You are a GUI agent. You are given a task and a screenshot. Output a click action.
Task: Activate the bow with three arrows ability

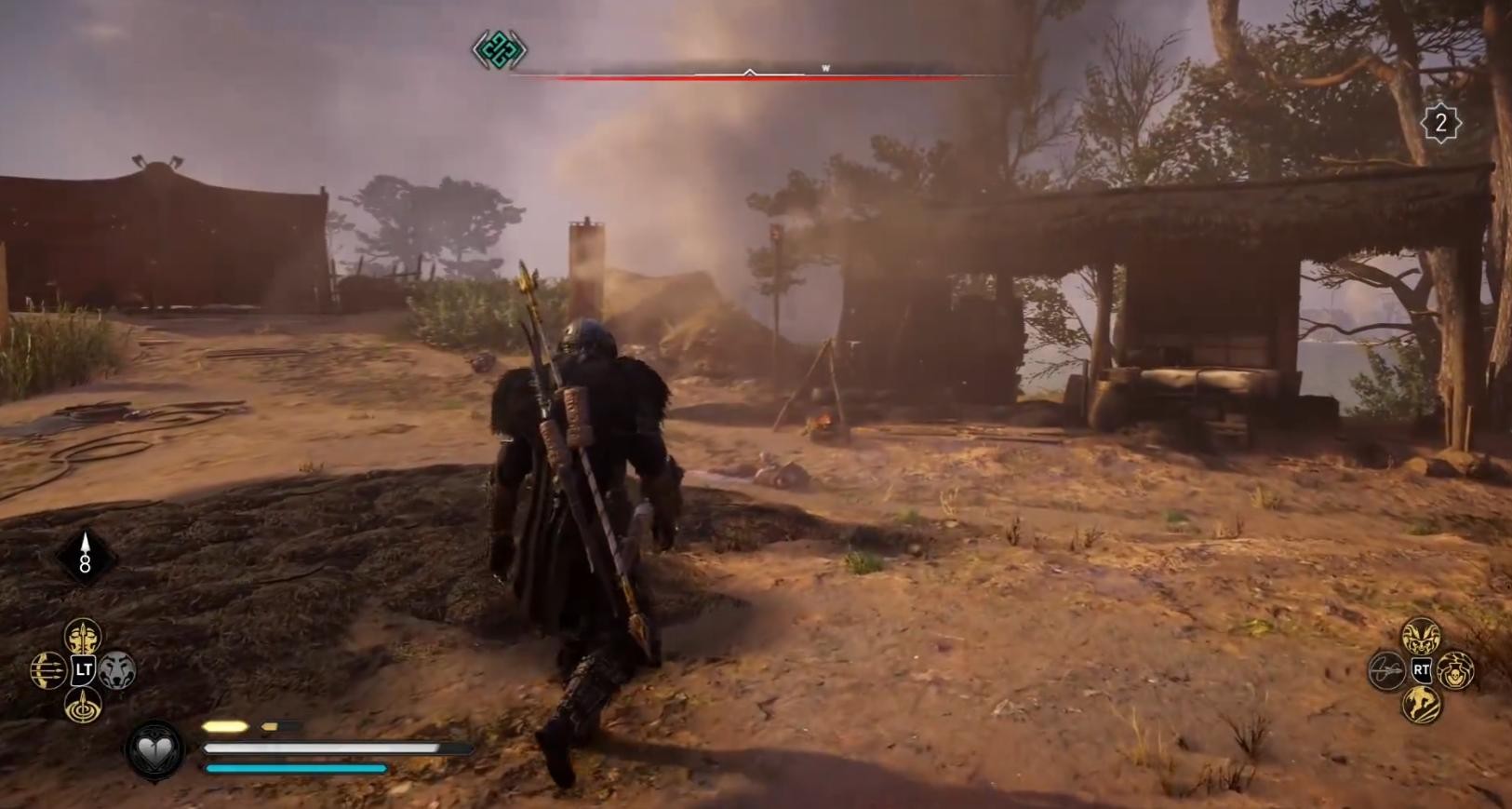pyautogui.click(x=48, y=670)
